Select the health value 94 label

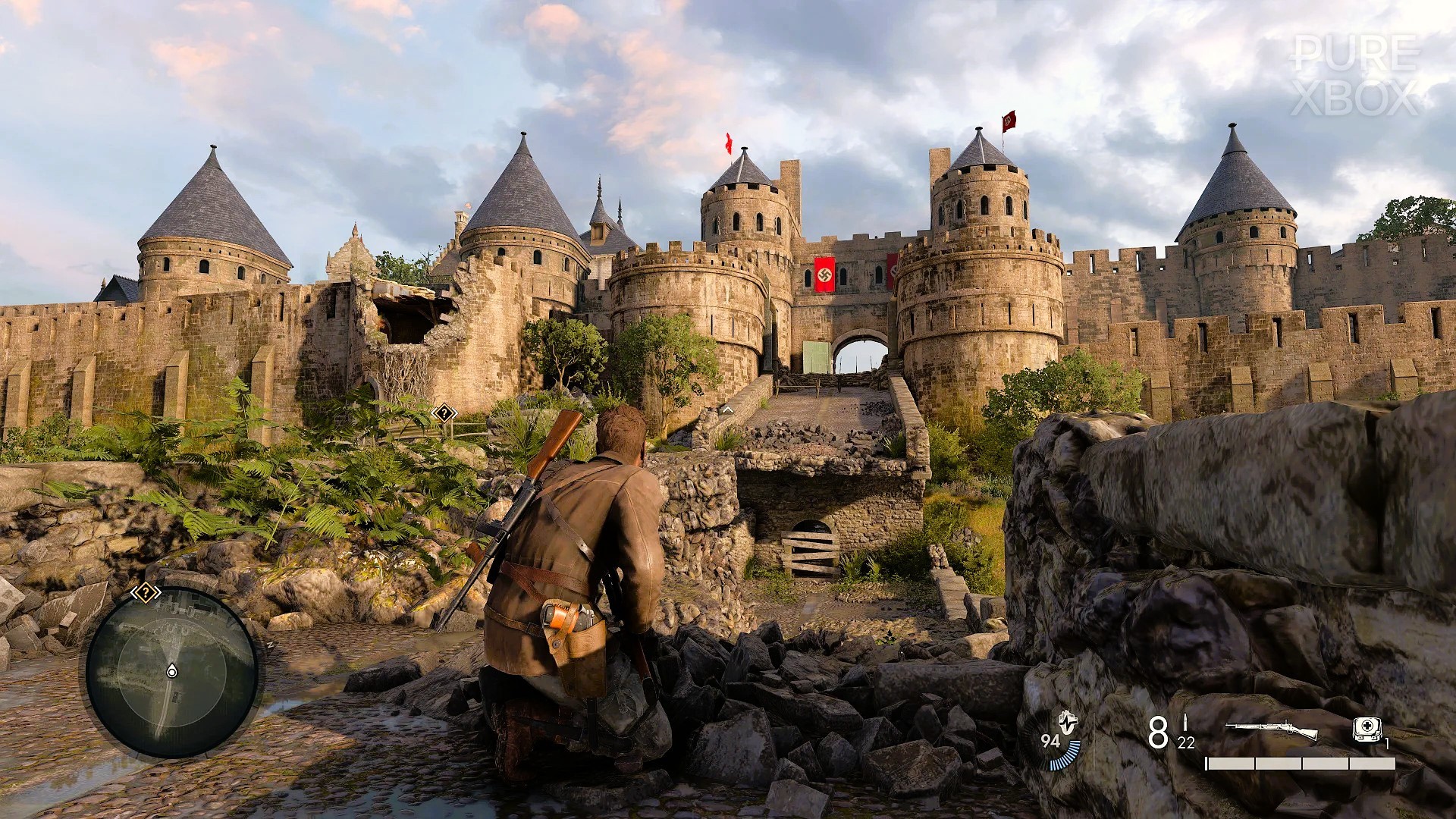[x=1051, y=740]
